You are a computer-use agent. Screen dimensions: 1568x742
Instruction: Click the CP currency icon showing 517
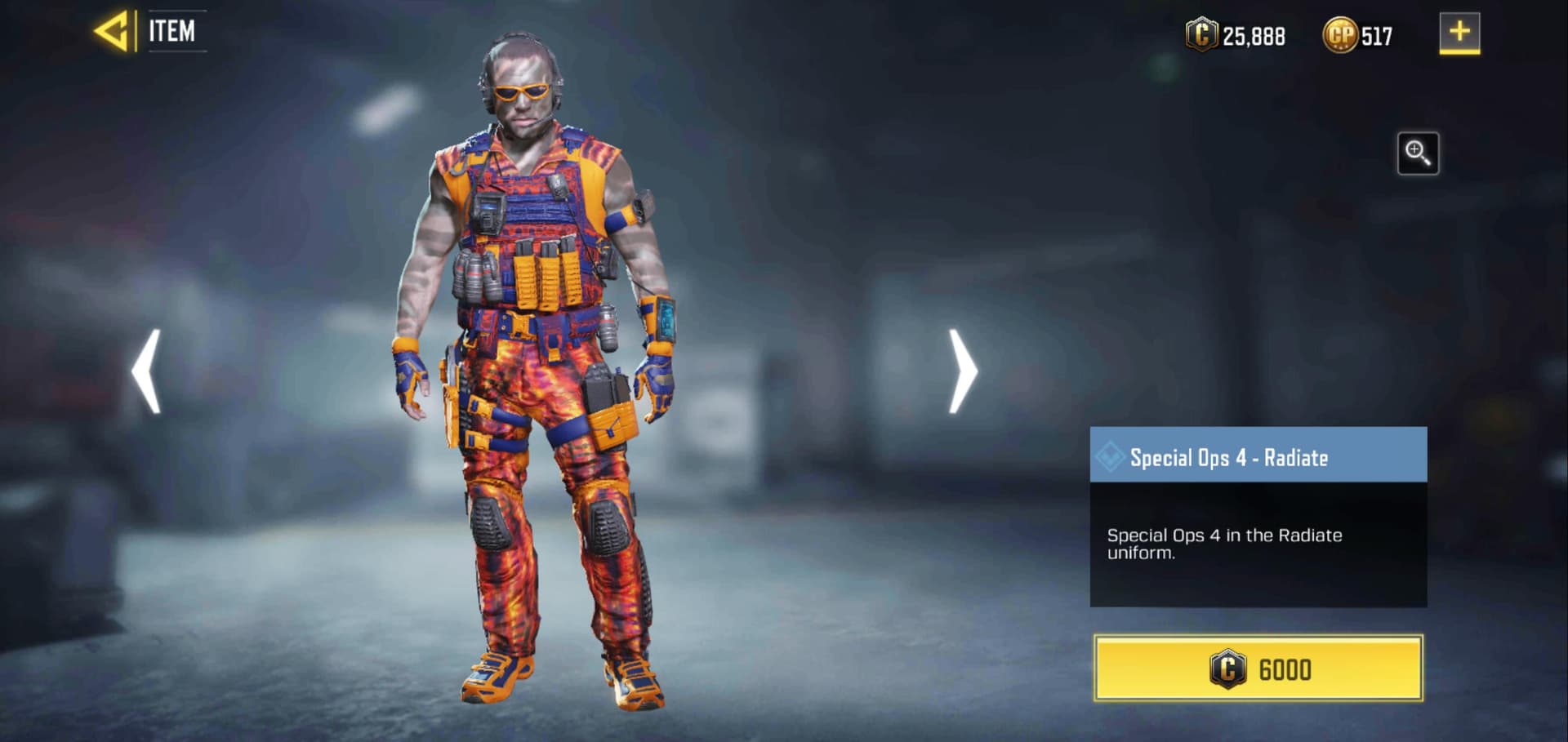[x=1340, y=36]
